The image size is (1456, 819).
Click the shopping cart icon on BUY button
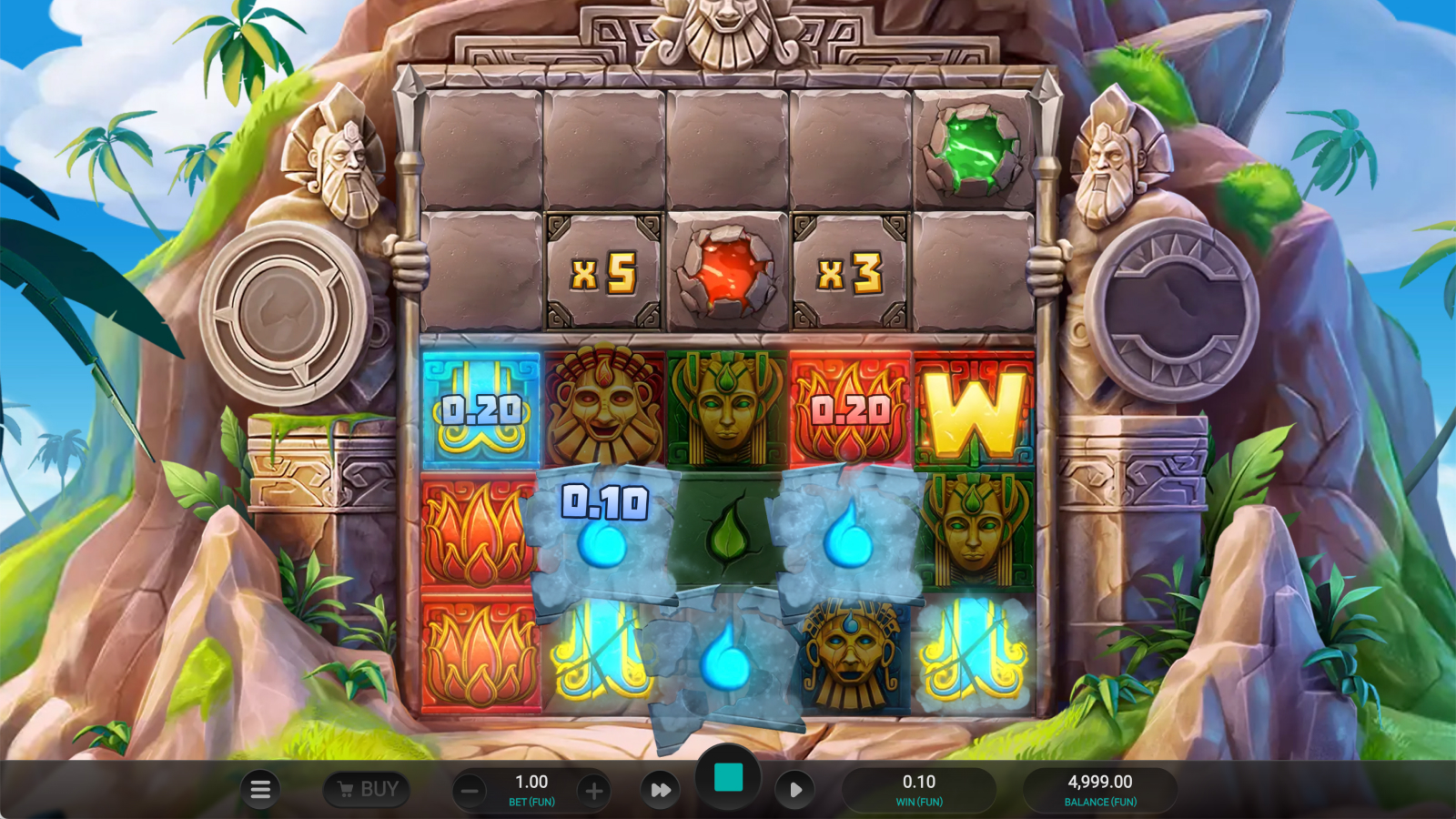point(344,788)
